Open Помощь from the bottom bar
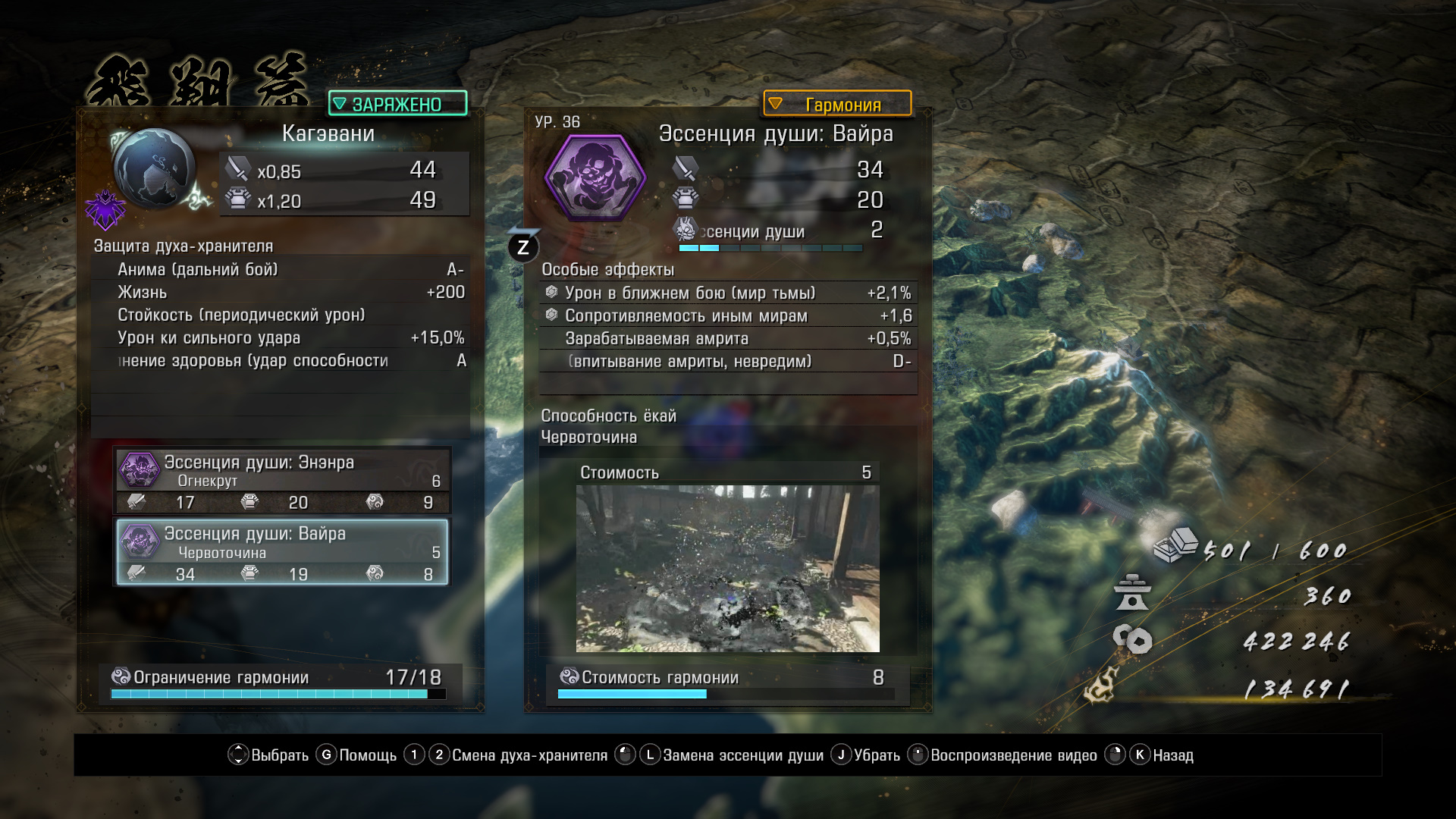The width and height of the screenshot is (1456, 819). [356, 755]
